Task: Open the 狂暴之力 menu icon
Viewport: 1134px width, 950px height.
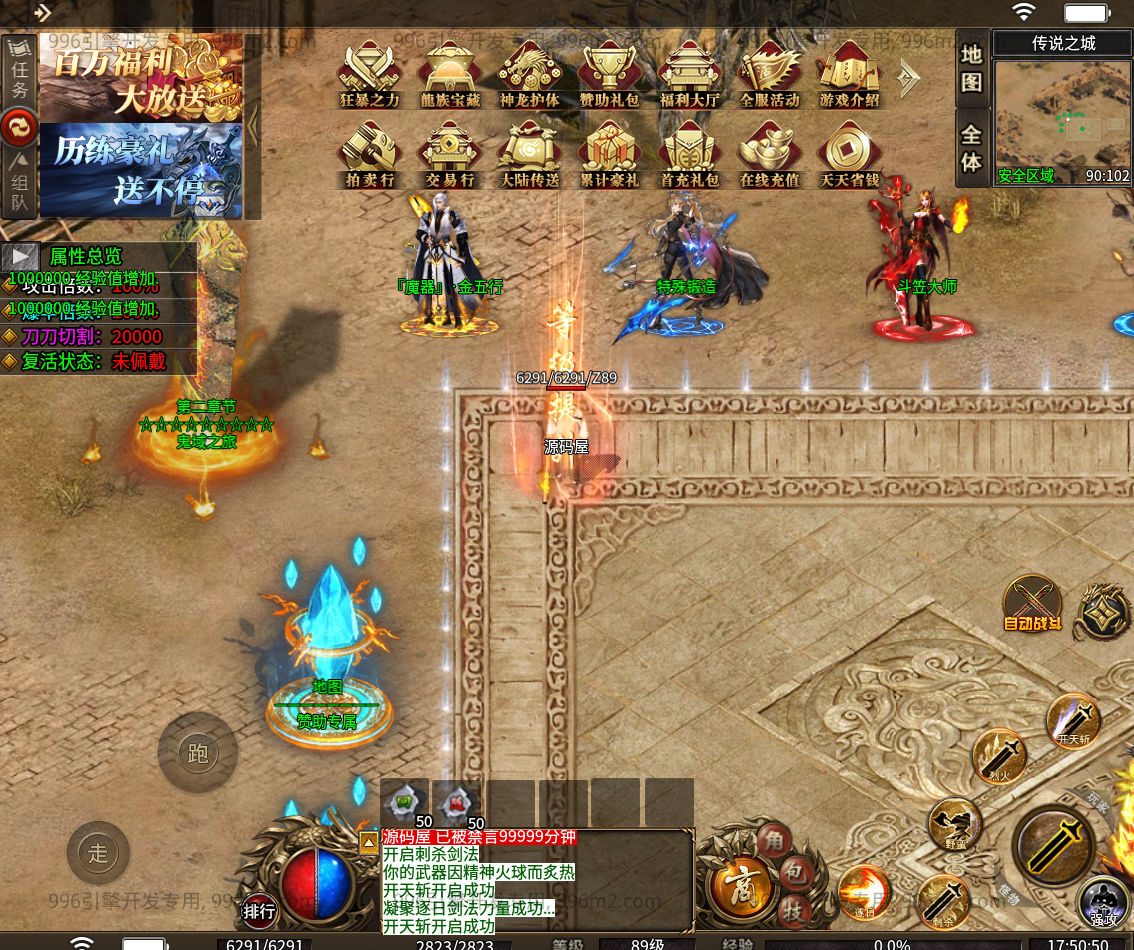Action: (369, 72)
